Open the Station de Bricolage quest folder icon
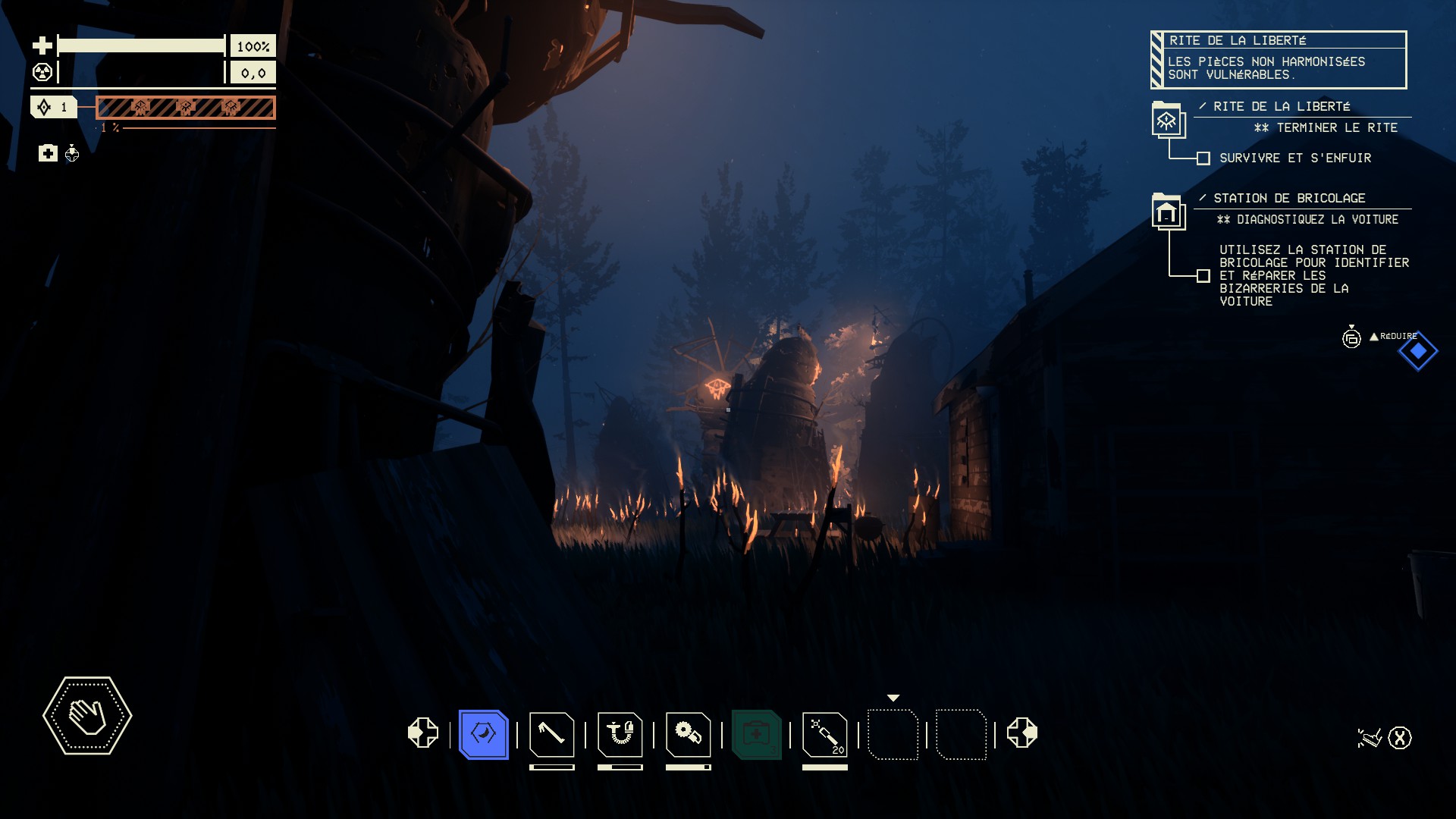The width and height of the screenshot is (1456, 819). 1167,212
